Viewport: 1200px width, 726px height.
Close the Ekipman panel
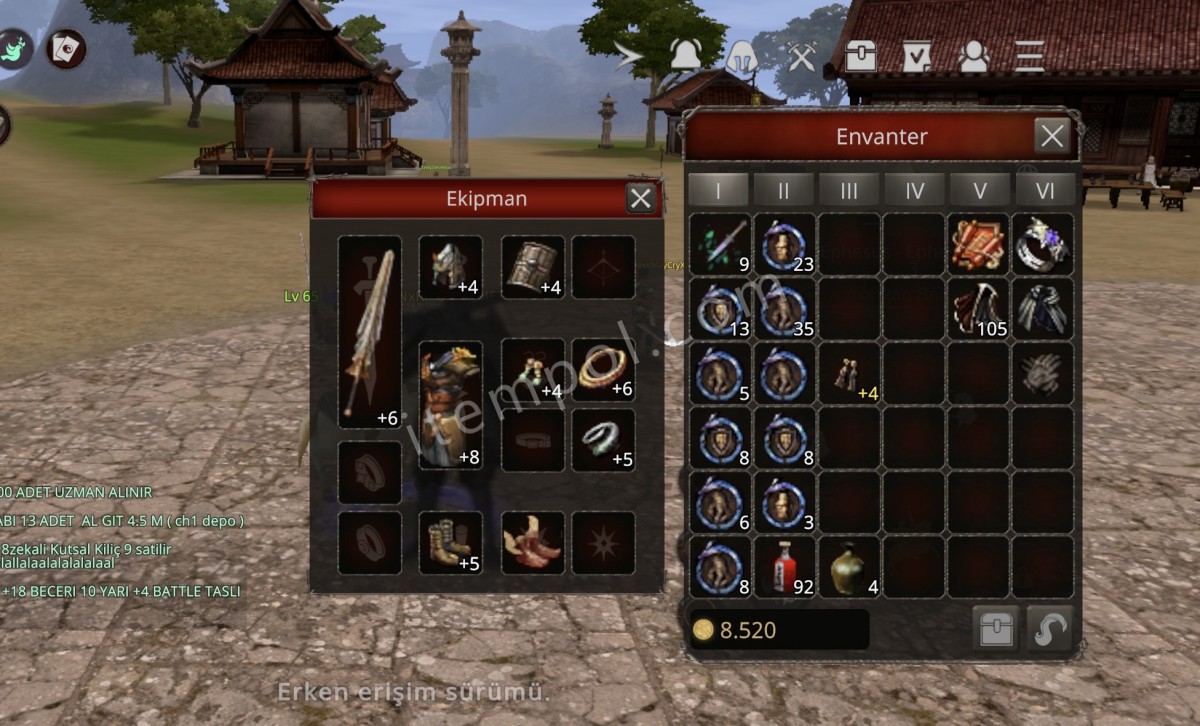tap(641, 198)
